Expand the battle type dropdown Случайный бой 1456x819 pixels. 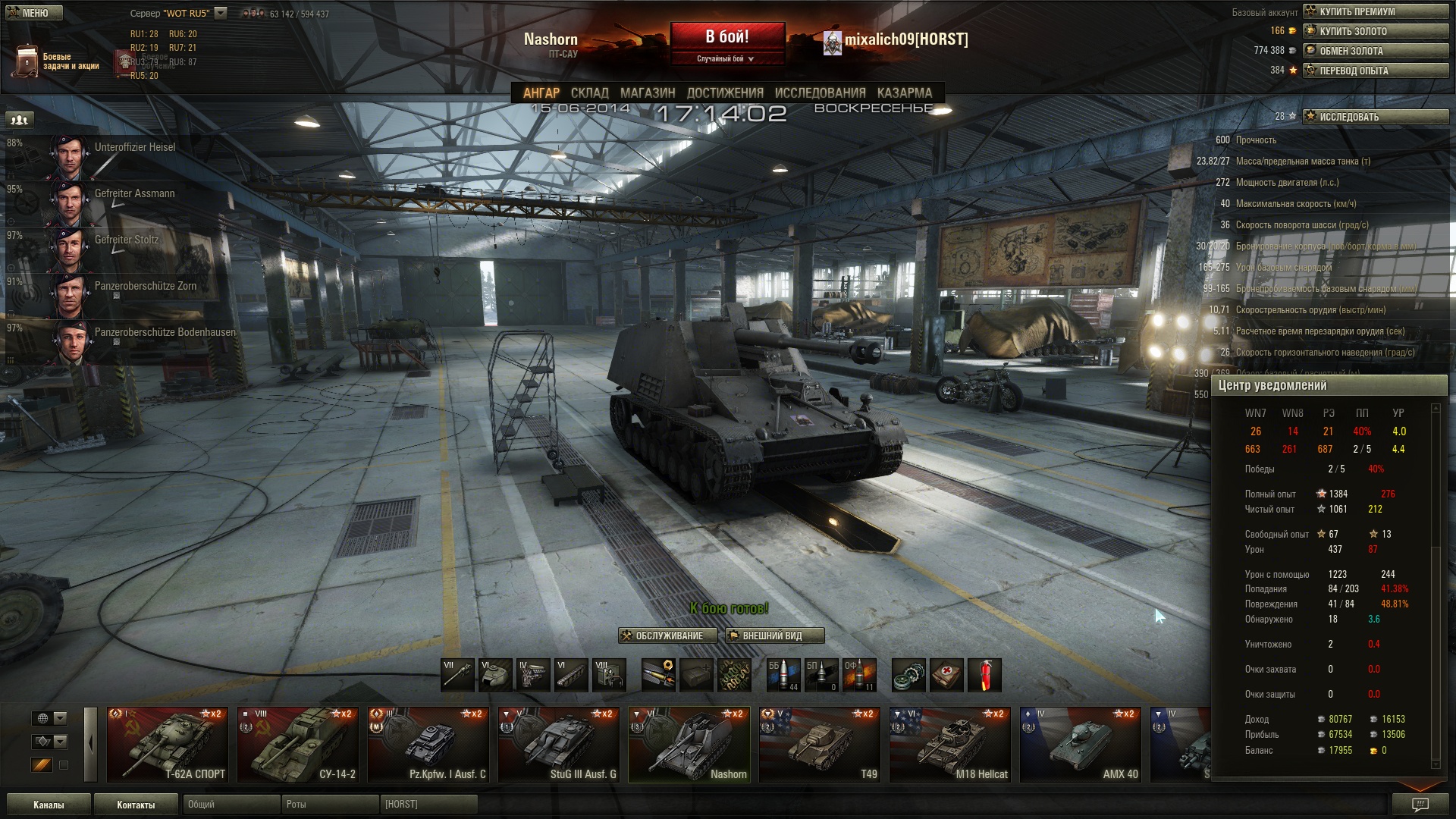pyautogui.click(x=726, y=58)
